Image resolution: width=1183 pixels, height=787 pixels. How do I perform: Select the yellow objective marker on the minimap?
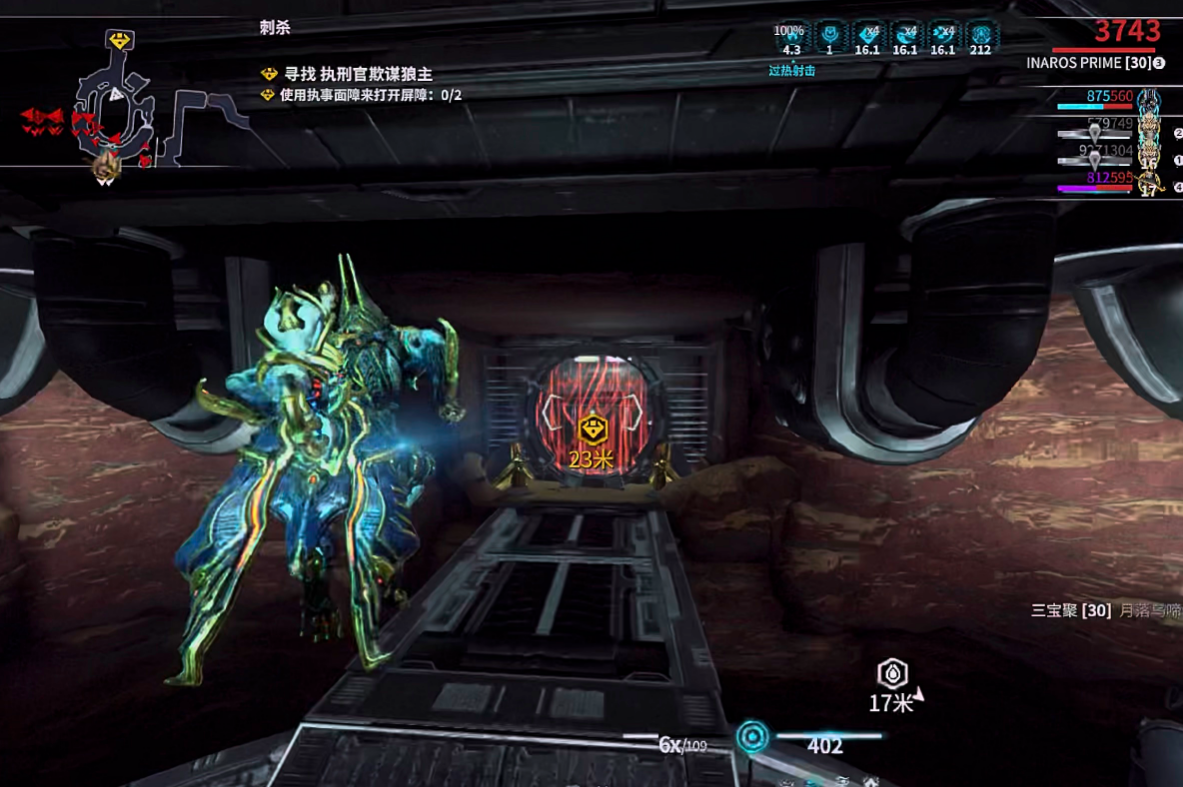[x=120, y=41]
